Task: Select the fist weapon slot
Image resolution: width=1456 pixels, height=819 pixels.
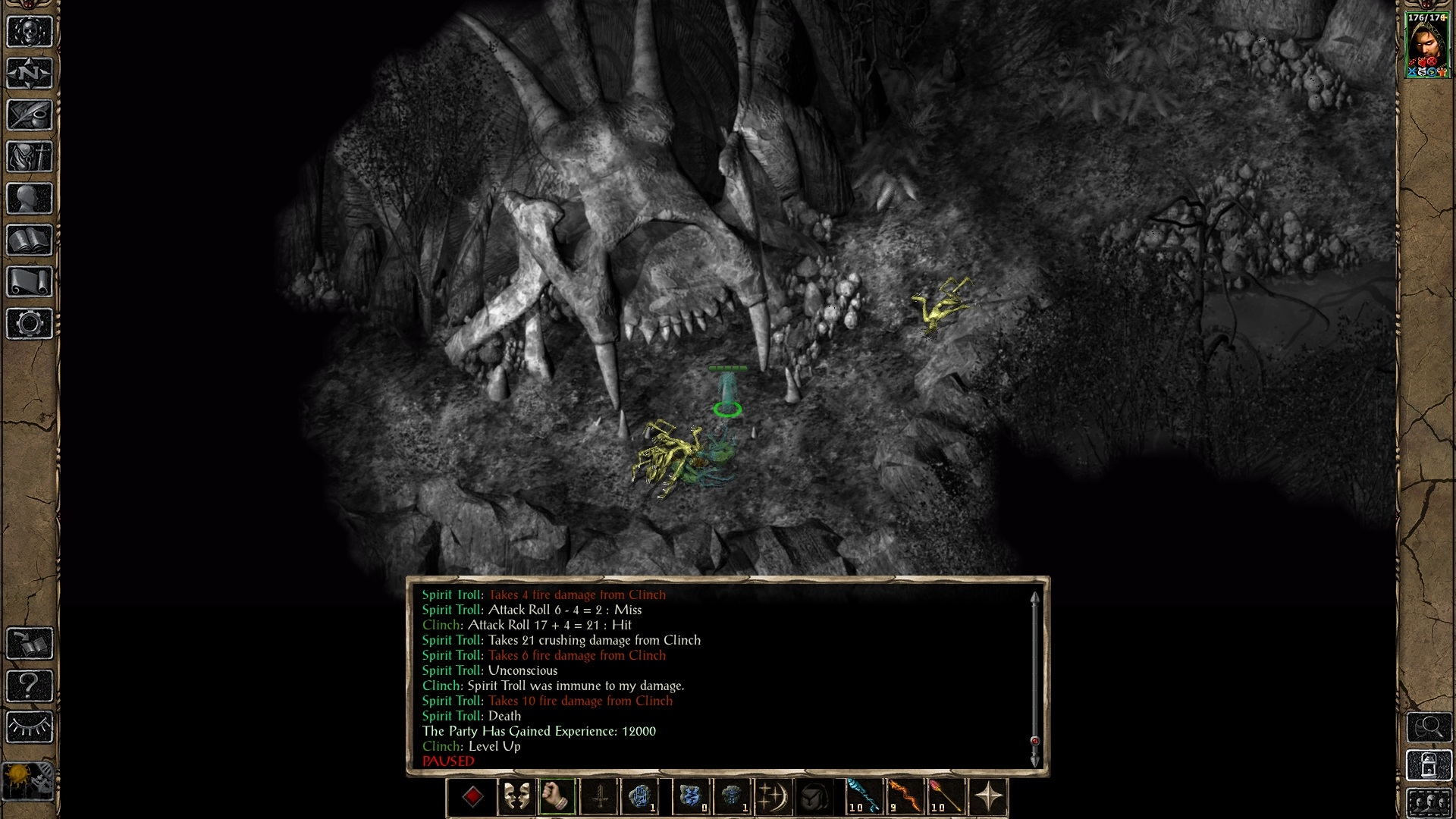Action: [557, 797]
